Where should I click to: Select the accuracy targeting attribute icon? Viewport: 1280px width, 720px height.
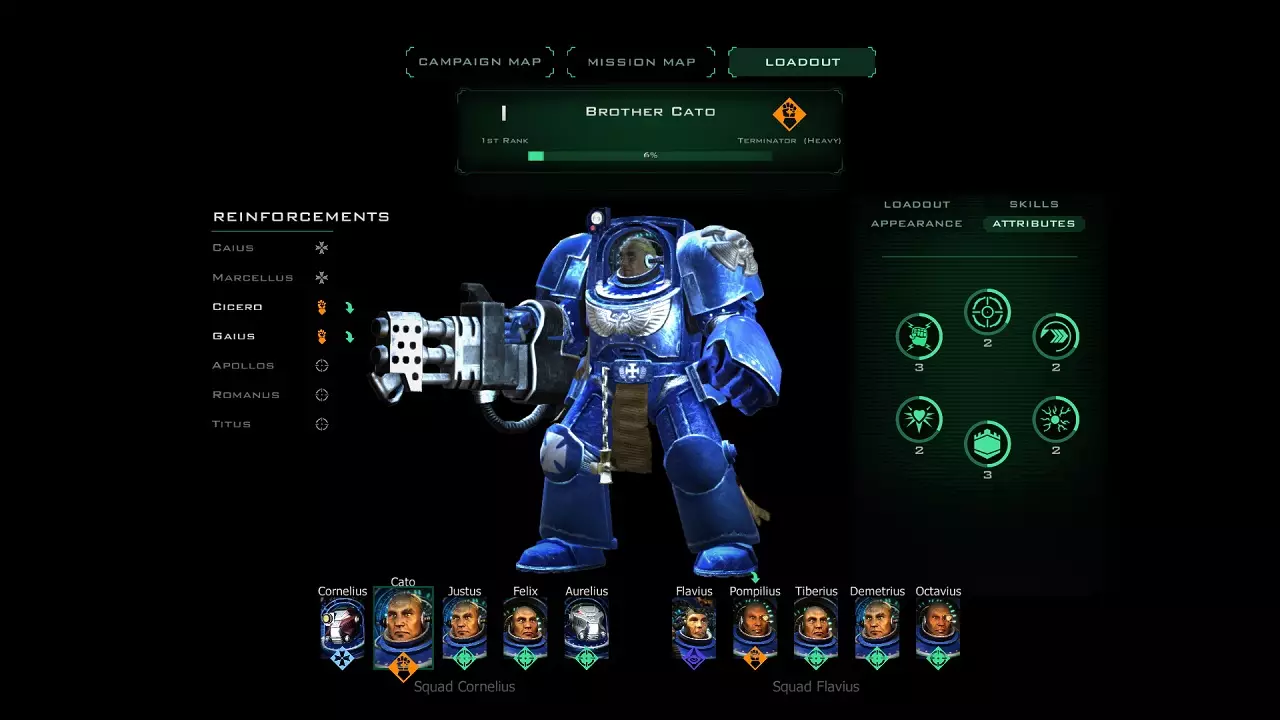pyautogui.click(x=987, y=311)
